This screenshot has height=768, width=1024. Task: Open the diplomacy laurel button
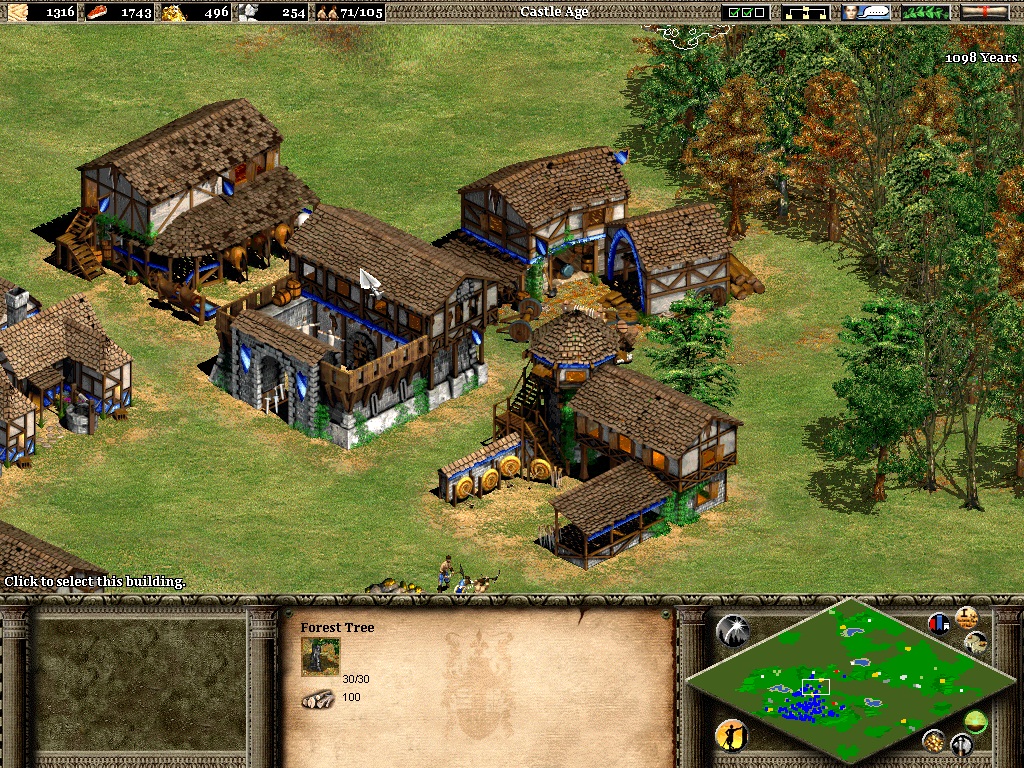click(x=925, y=12)
